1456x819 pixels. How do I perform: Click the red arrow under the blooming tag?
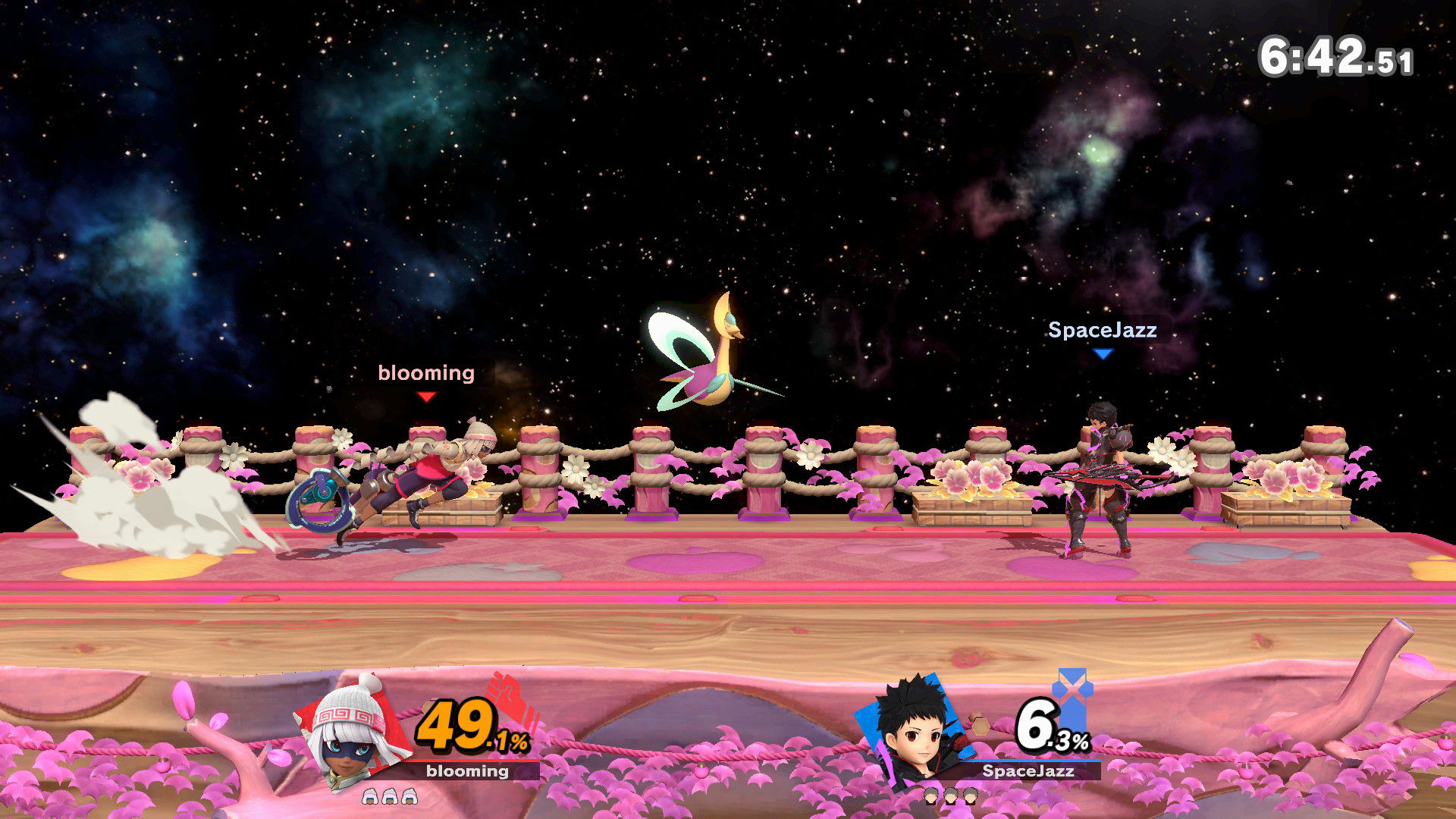click(427, 397)
